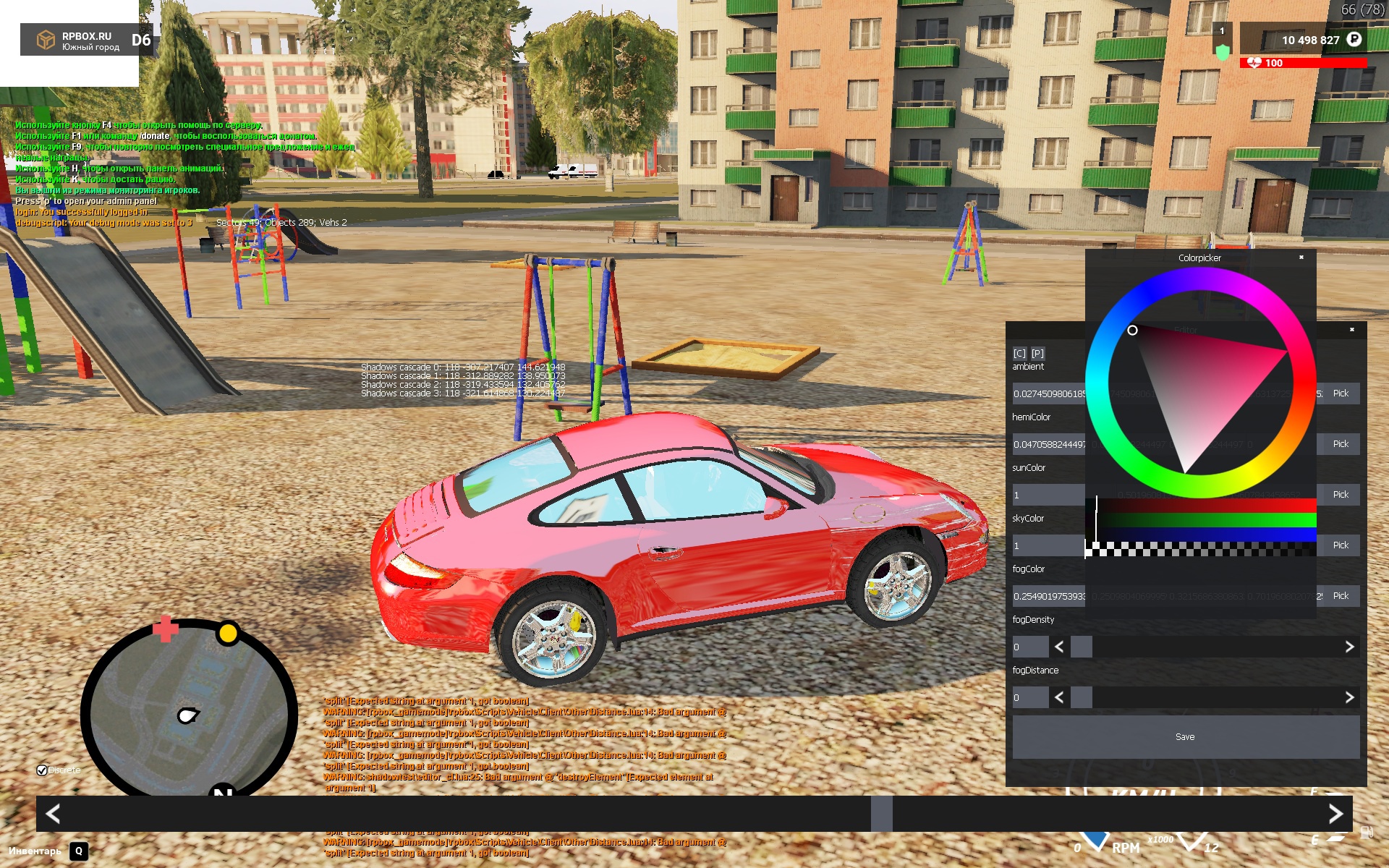Choose Pick next to skyColor
The height and width of the screenshot is (868, 1389).
tap(1340, 545)
